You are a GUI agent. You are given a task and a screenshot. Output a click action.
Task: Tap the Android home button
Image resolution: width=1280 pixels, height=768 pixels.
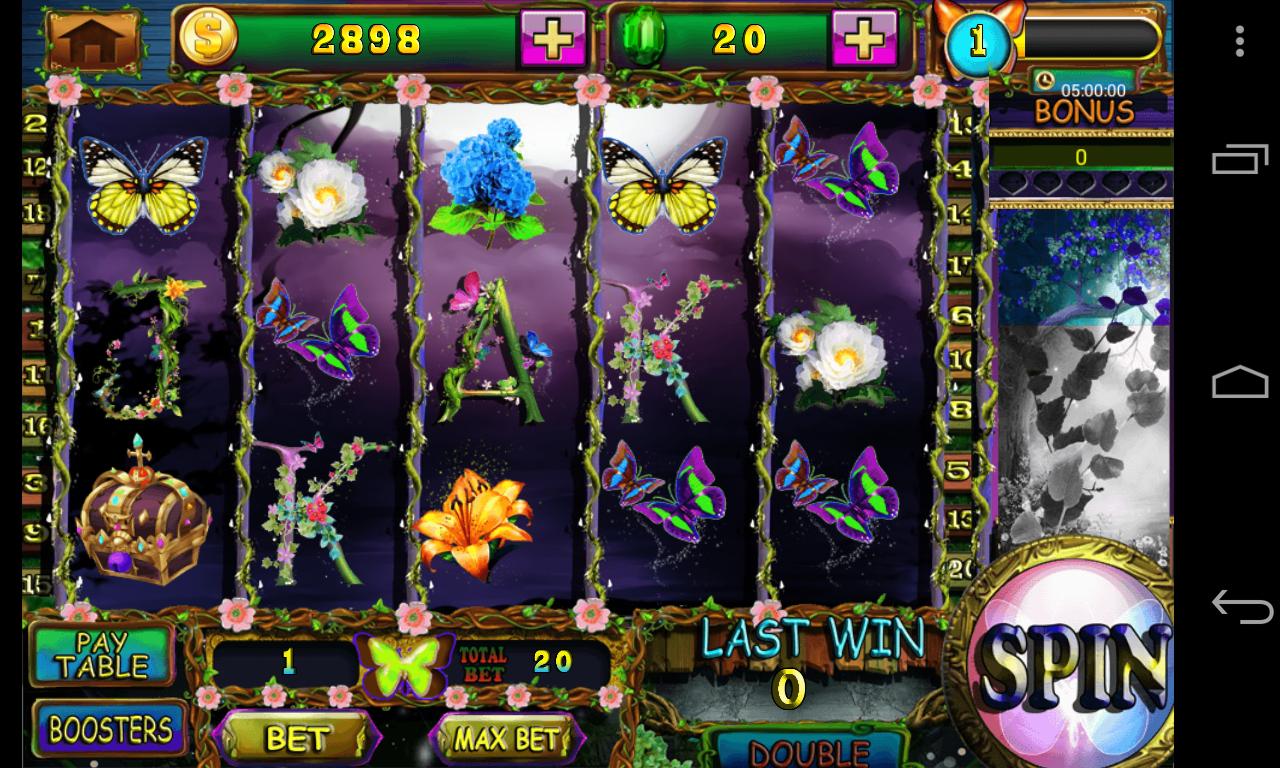[x=1240, y=383]
